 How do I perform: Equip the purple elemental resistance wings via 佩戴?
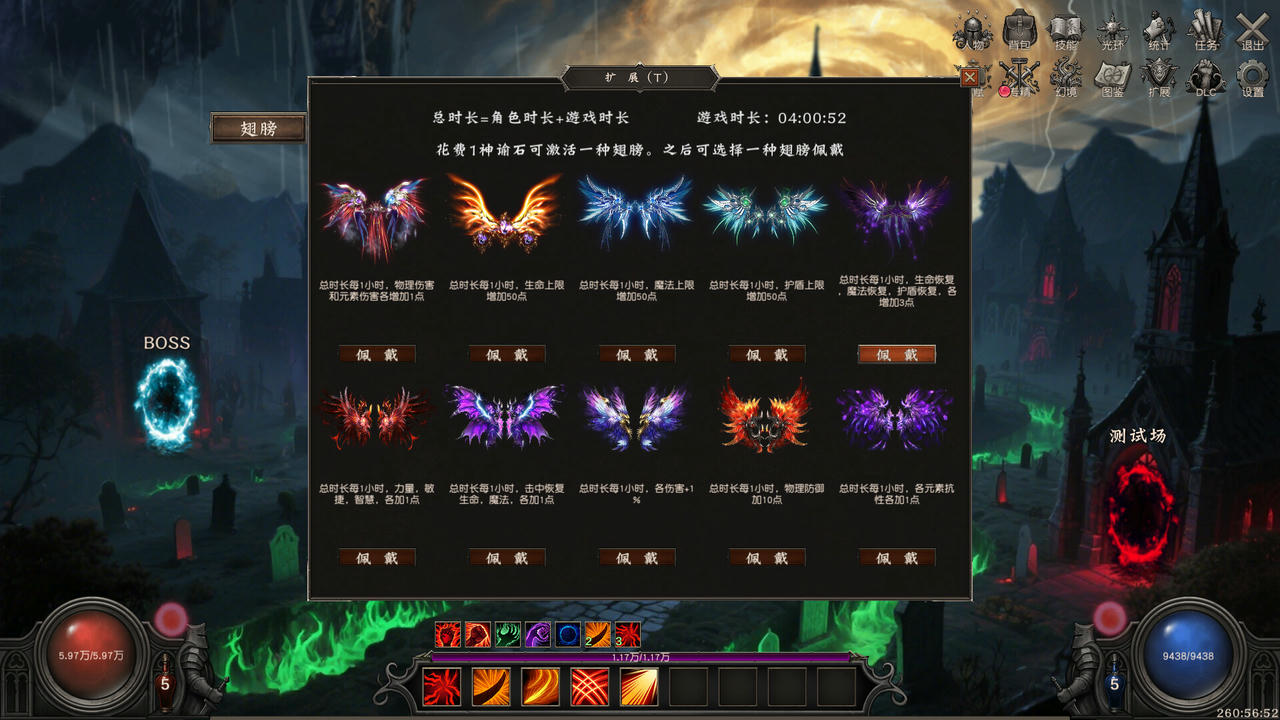tap(896, 558)
